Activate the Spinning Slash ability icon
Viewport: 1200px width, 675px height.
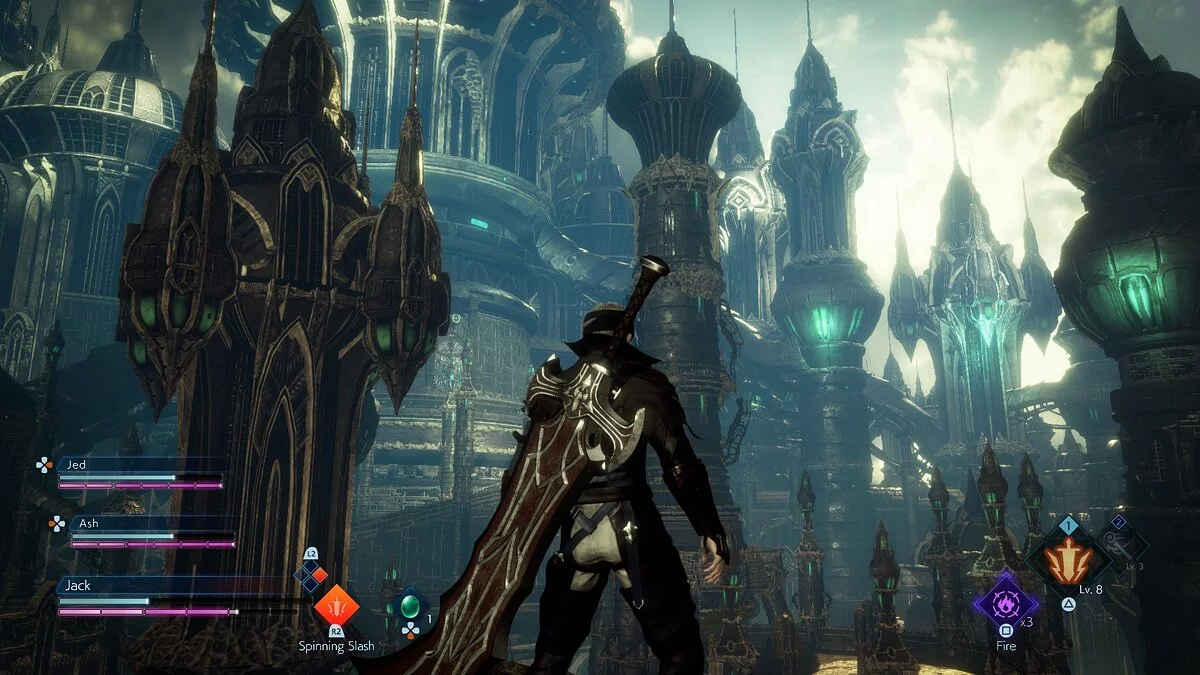336,605
